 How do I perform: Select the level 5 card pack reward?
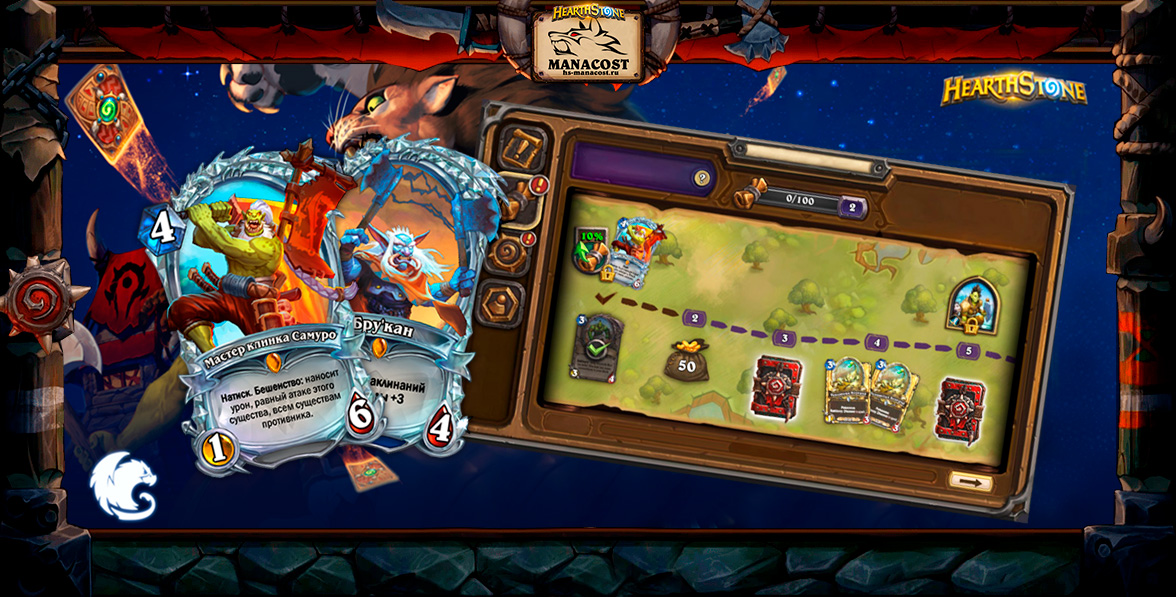[959, 408]
